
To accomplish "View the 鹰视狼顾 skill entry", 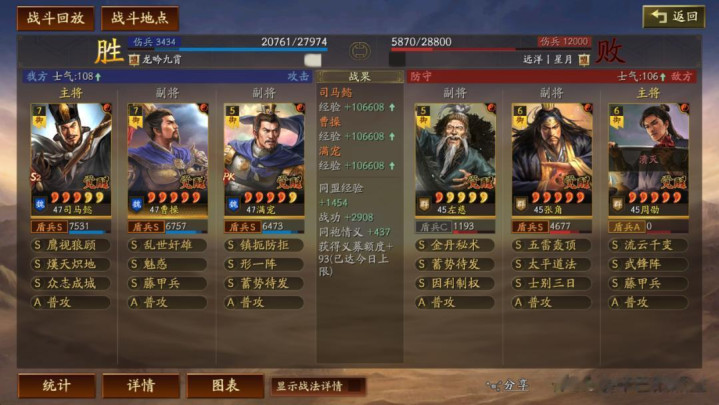I will pyautogui.click(x=71, y=245).
